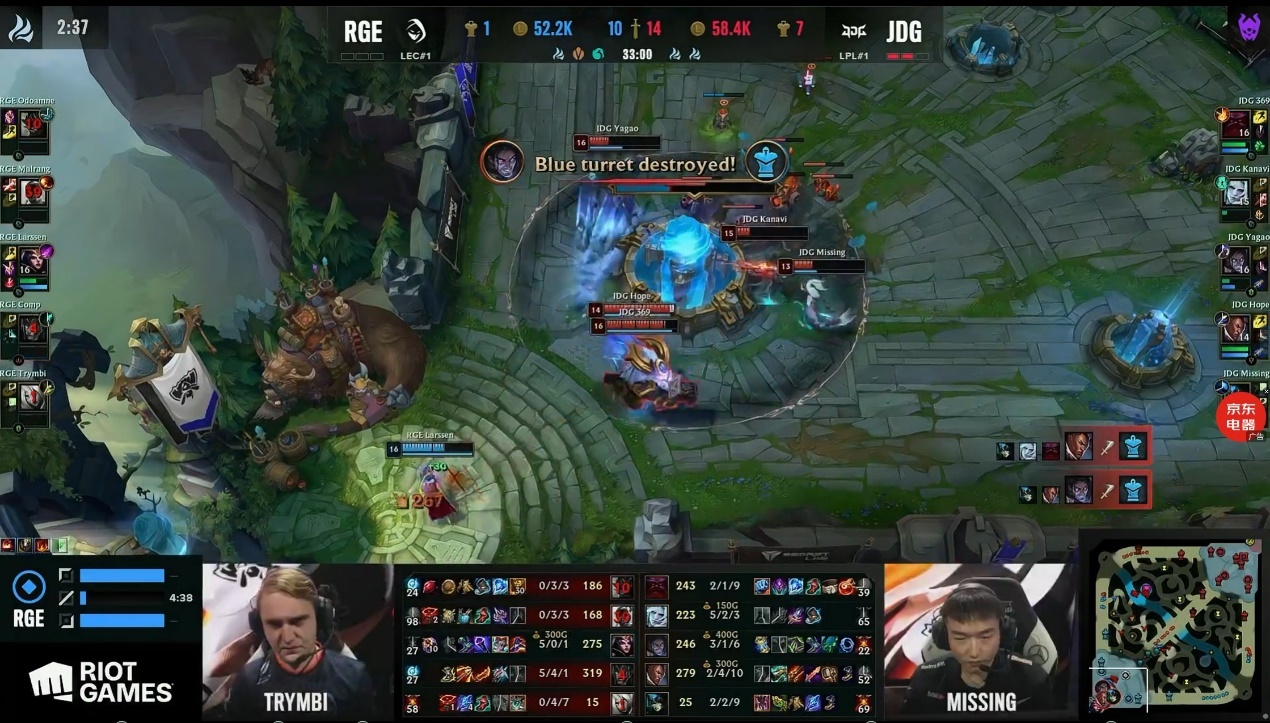Choose Larssen's portrait in the RGE team panel
Image resolution: width=1270 pixels, height=723 pixels.
(33, 260)
